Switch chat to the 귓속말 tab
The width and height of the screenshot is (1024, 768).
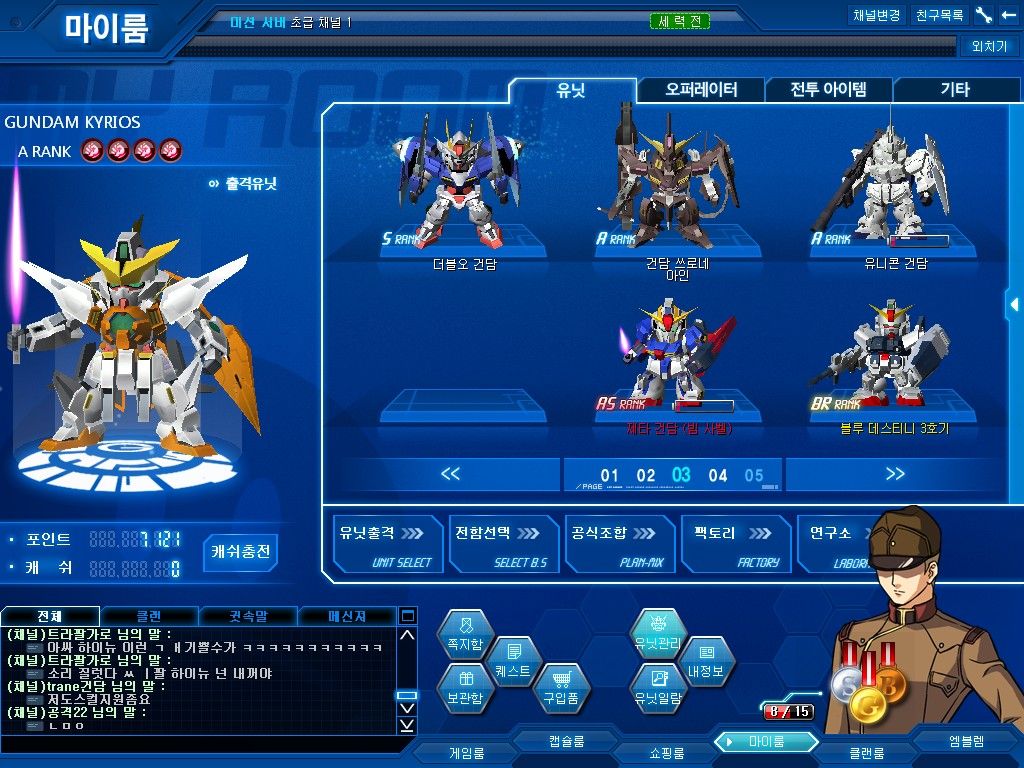pos(248,616)
